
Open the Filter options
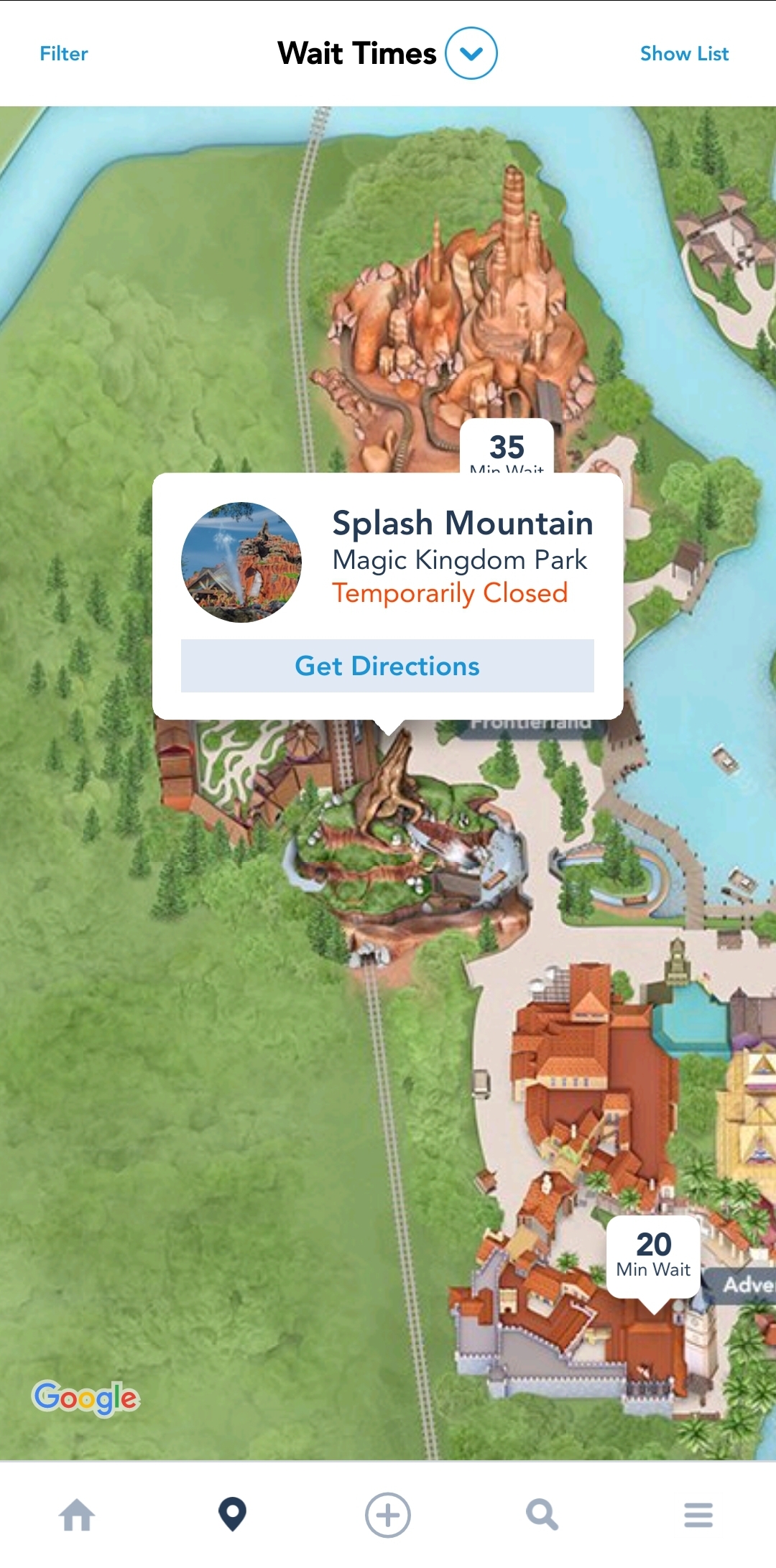point(64,54)
